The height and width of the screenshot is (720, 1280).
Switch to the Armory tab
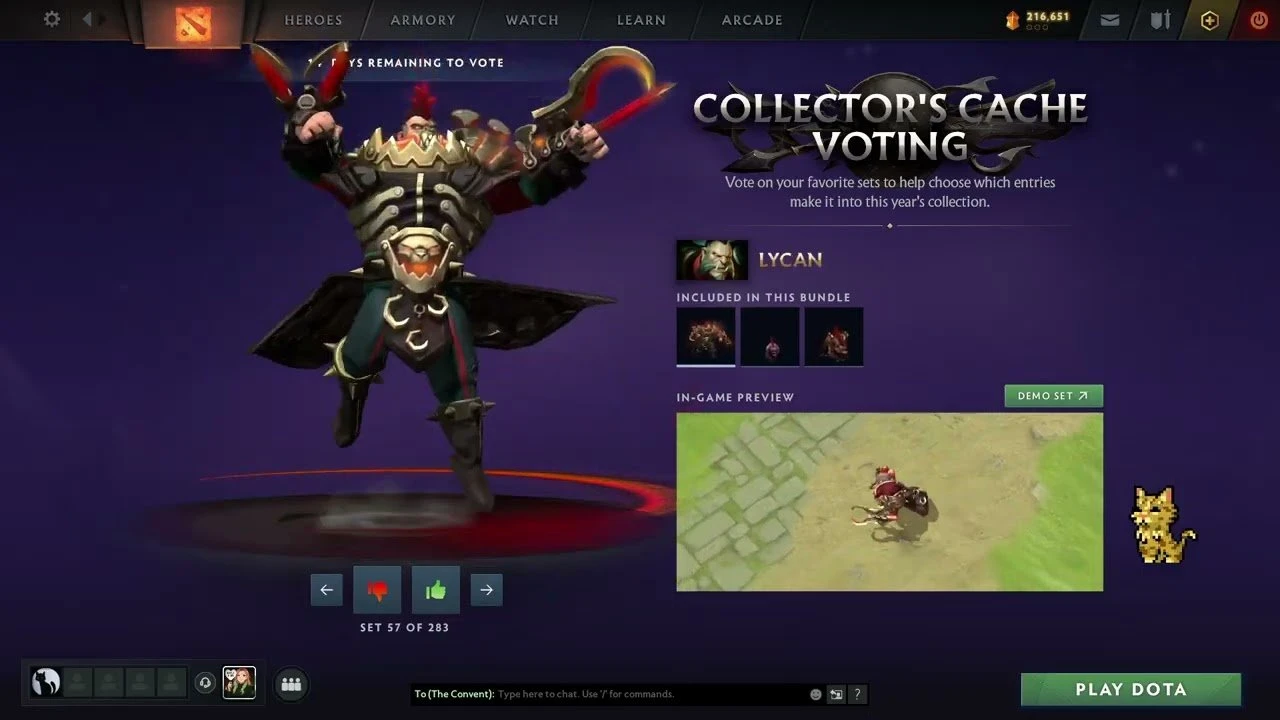click(423, 20)
